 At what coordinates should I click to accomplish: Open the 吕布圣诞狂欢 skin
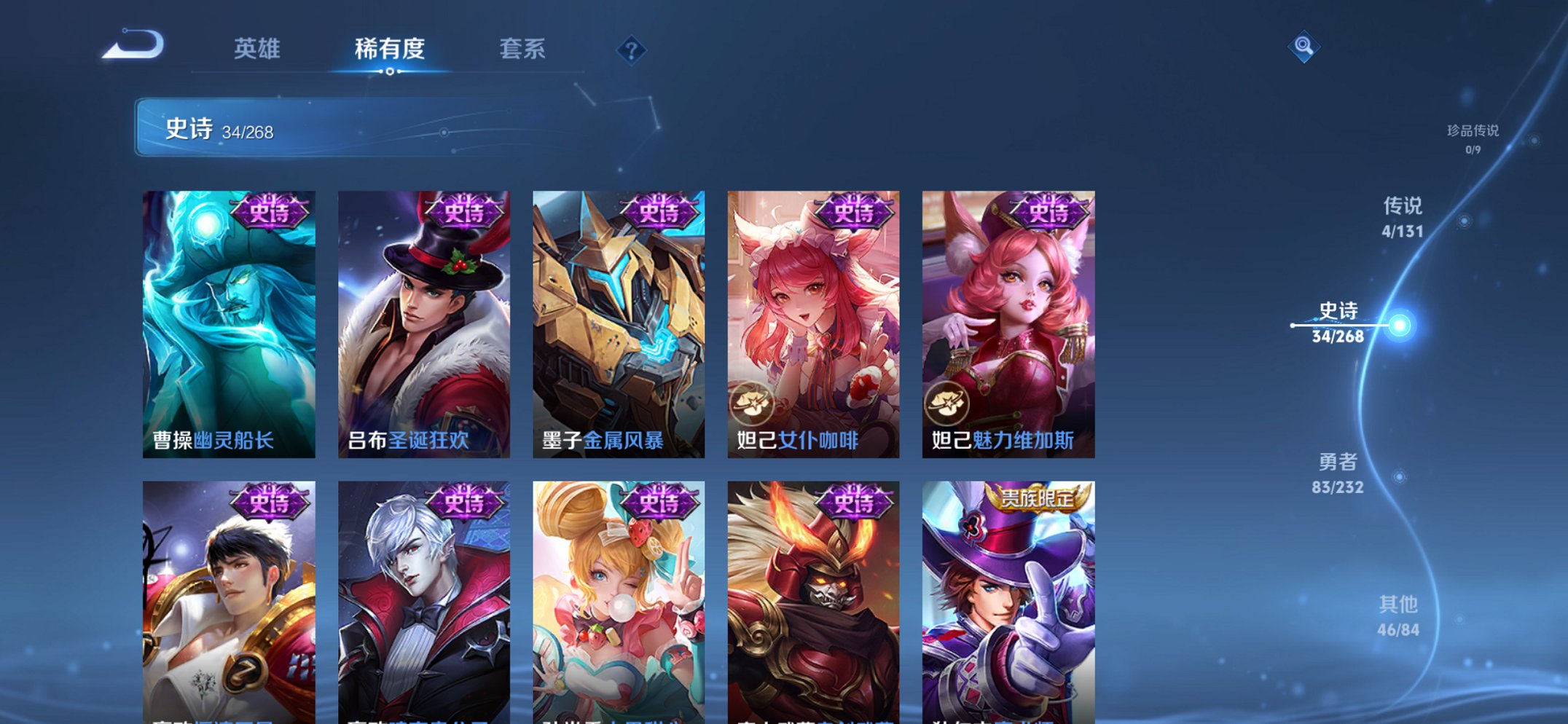(423, 317)
